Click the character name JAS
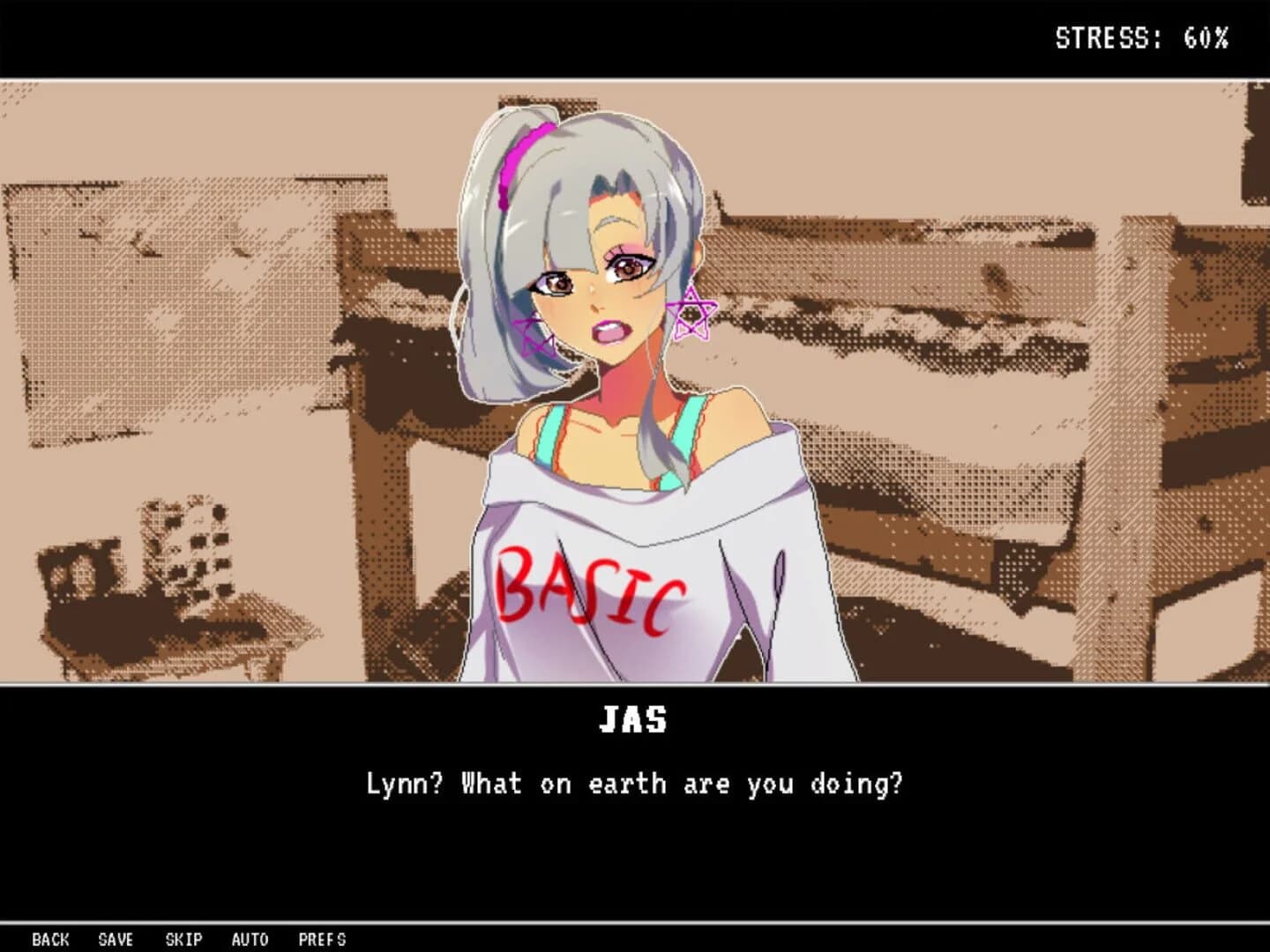This screenshot has height=952, width=1270. click(634, 719)
